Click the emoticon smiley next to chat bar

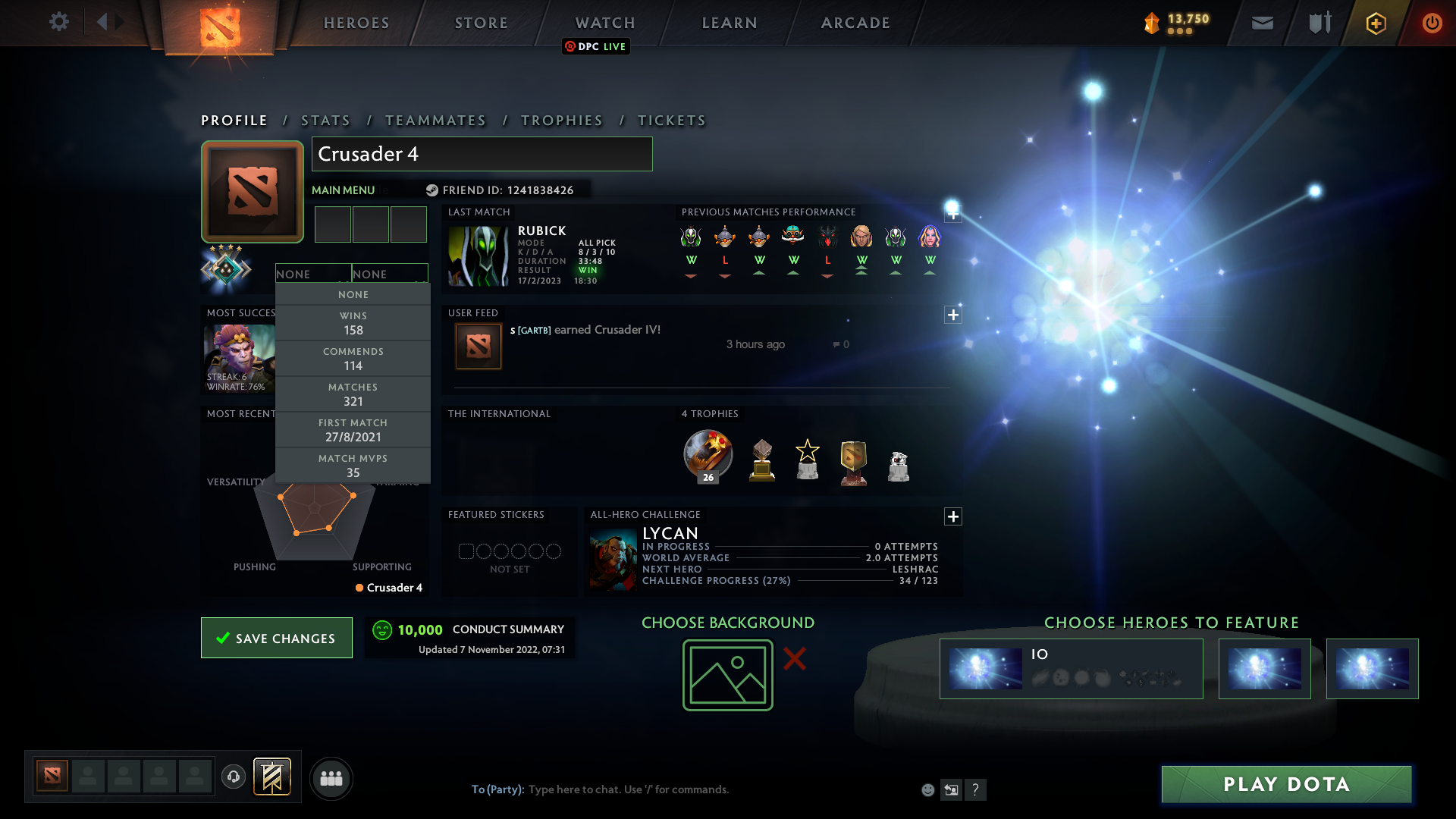pyautogui.click(x=927, y=789)
